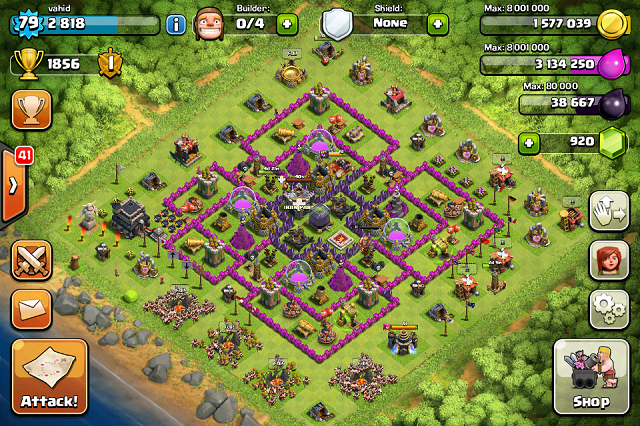Screen dimensions: 640x426
Task: Open the gears settings button
Action: [x=608, y=309]
